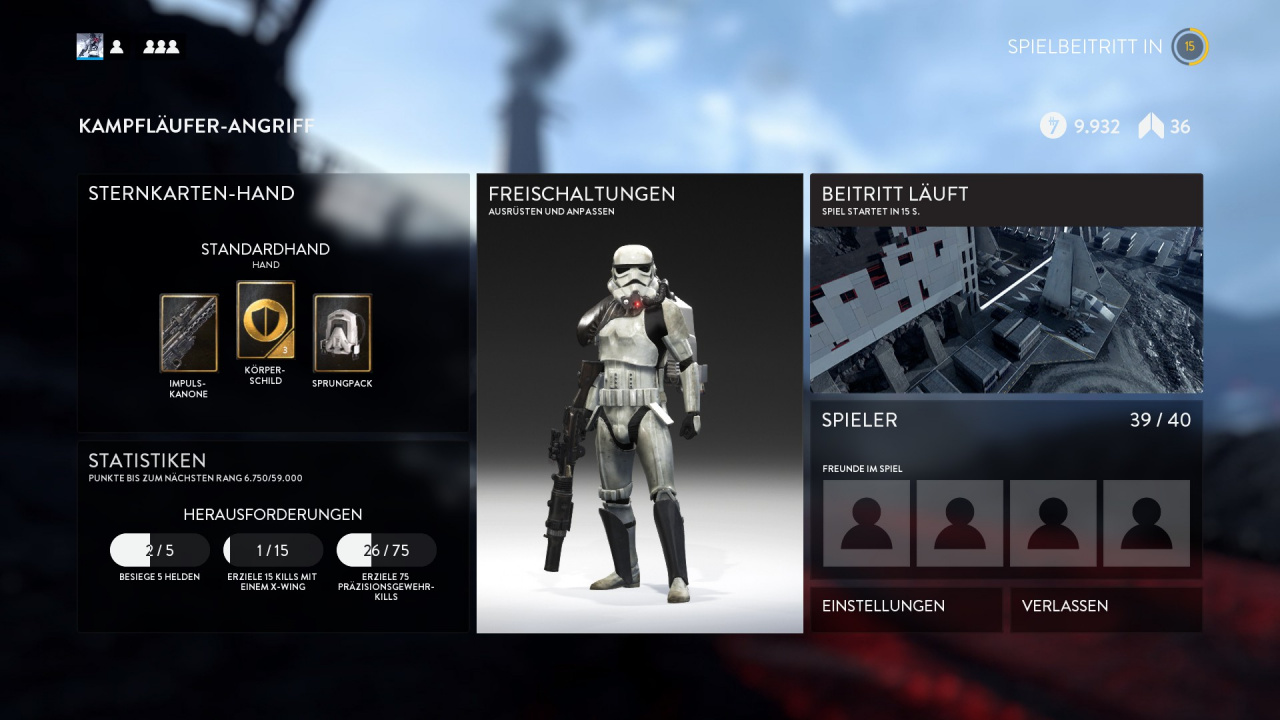Select the Impulskanone star card
The image size is (1280, 720).
189,333
